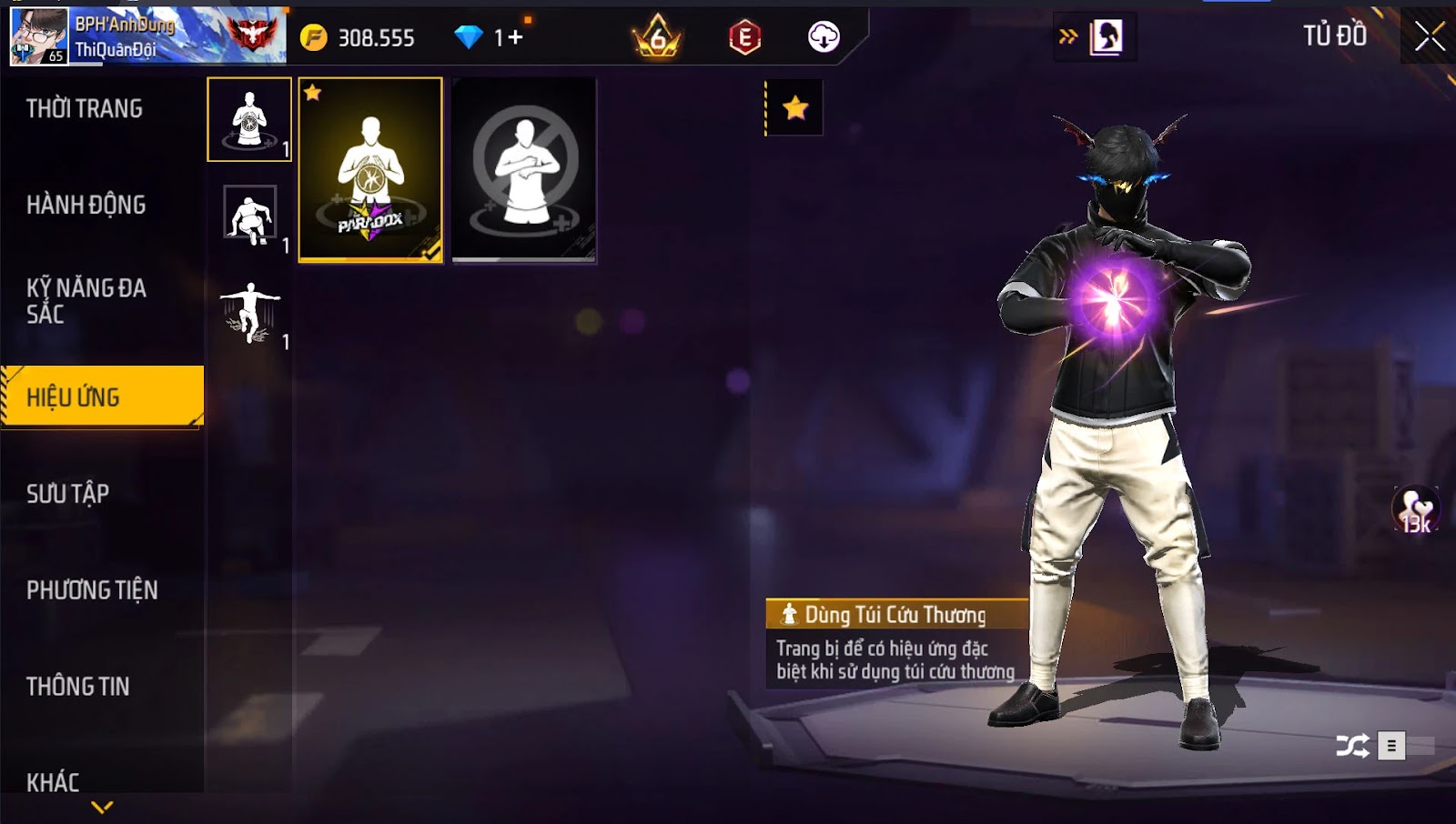Pick the crouching figure effect subcategory

pyautogui.click(x=250, y=216)
